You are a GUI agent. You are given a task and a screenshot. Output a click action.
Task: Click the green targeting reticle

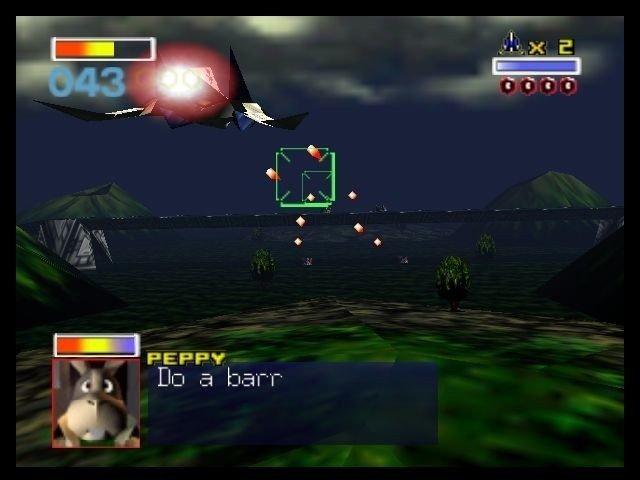click(x=306, y=176)
